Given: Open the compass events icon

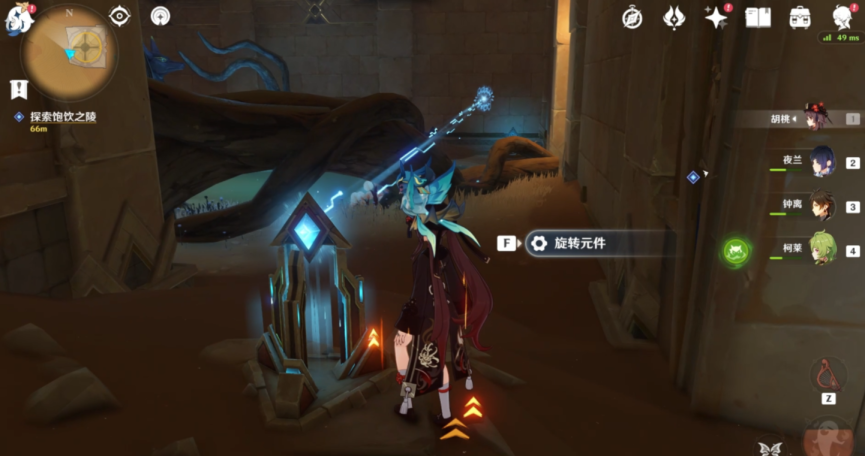Looking at the screenshot, I should pyautogui.click(x=632, y=17).
